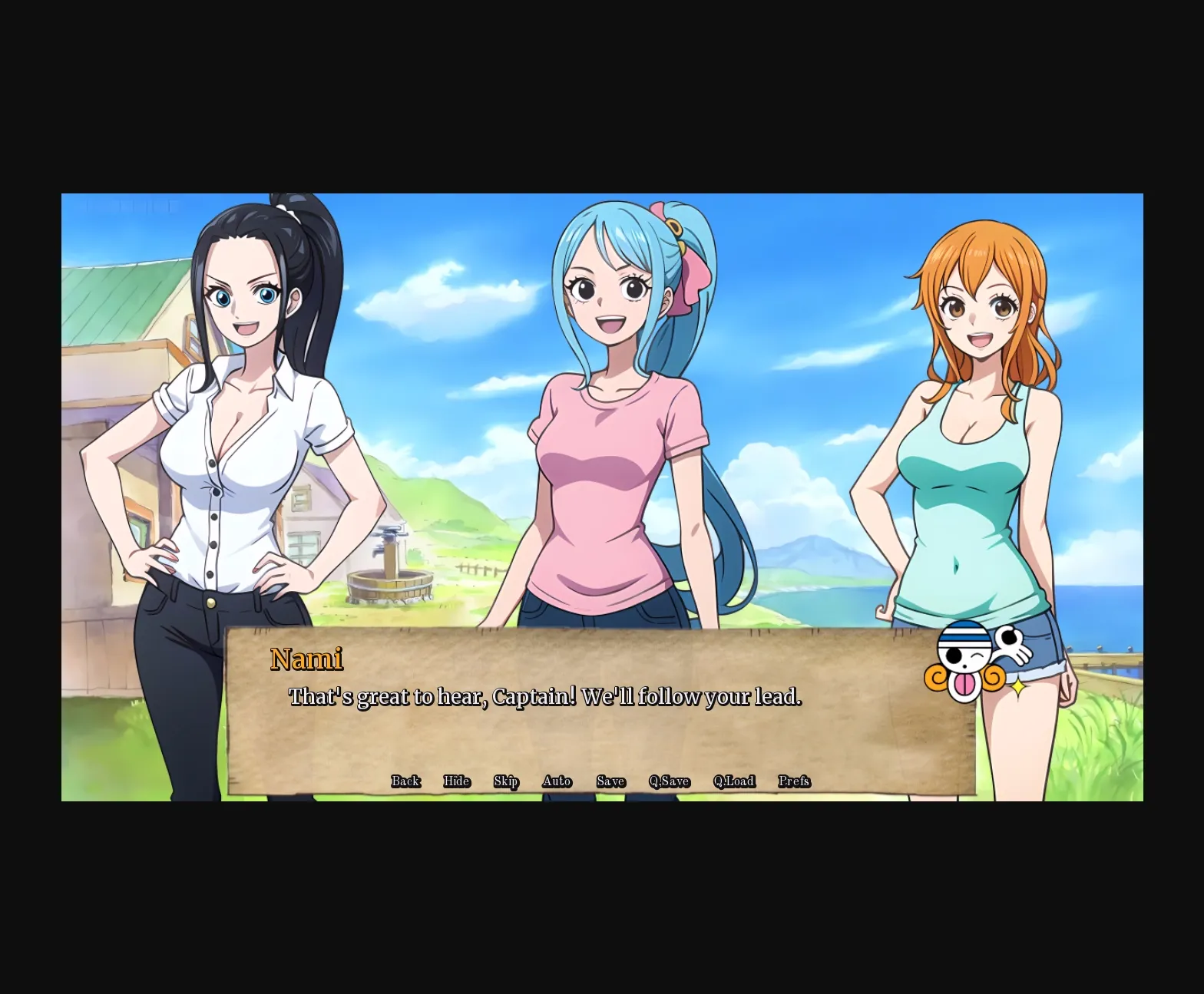
Task: Perform a quick save with Q.Save
Action: pyautogui.click(x=668, y=781)
